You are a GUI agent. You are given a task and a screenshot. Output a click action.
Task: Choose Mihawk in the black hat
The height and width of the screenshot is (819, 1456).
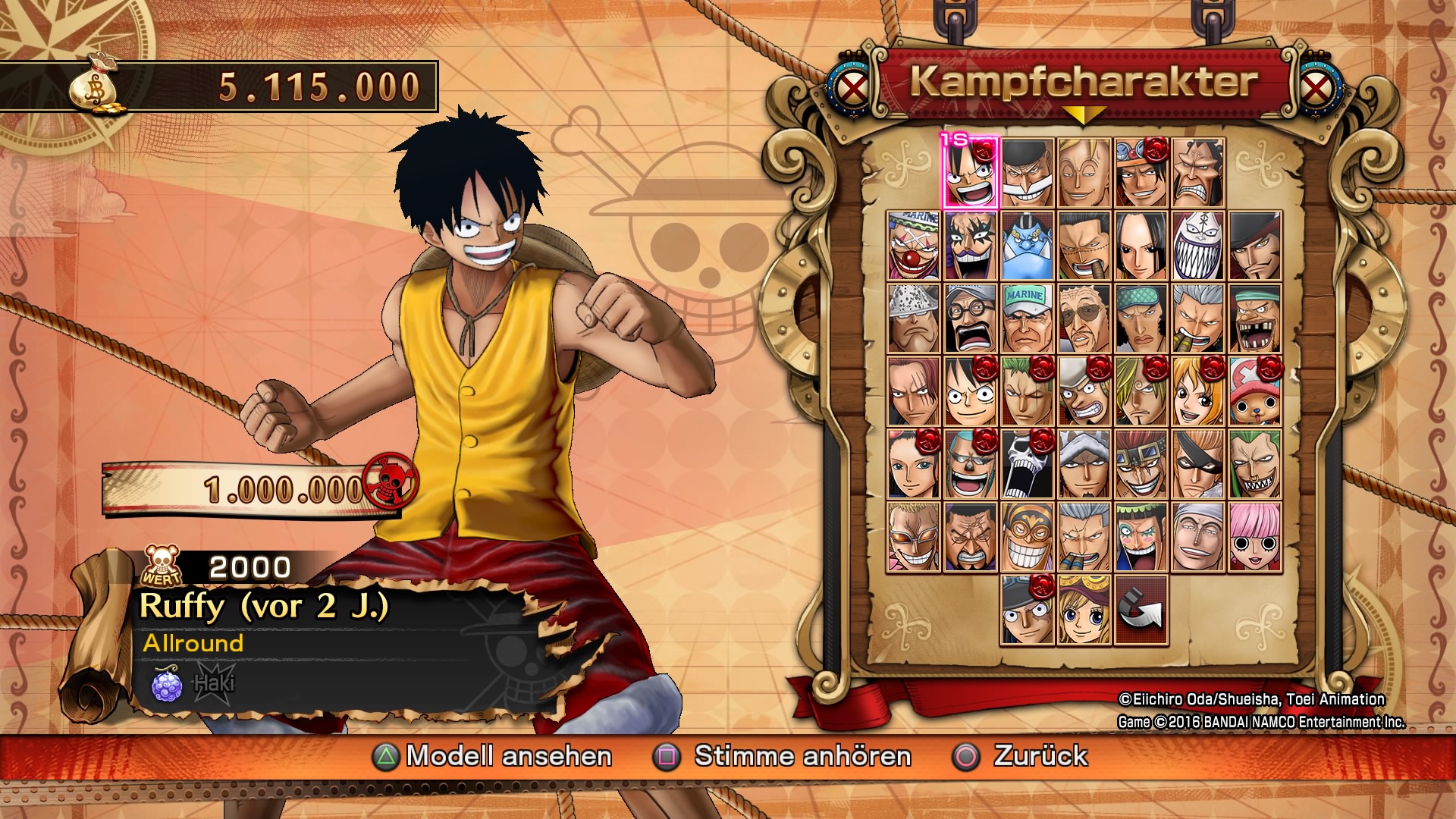(x=1255, y=246)
